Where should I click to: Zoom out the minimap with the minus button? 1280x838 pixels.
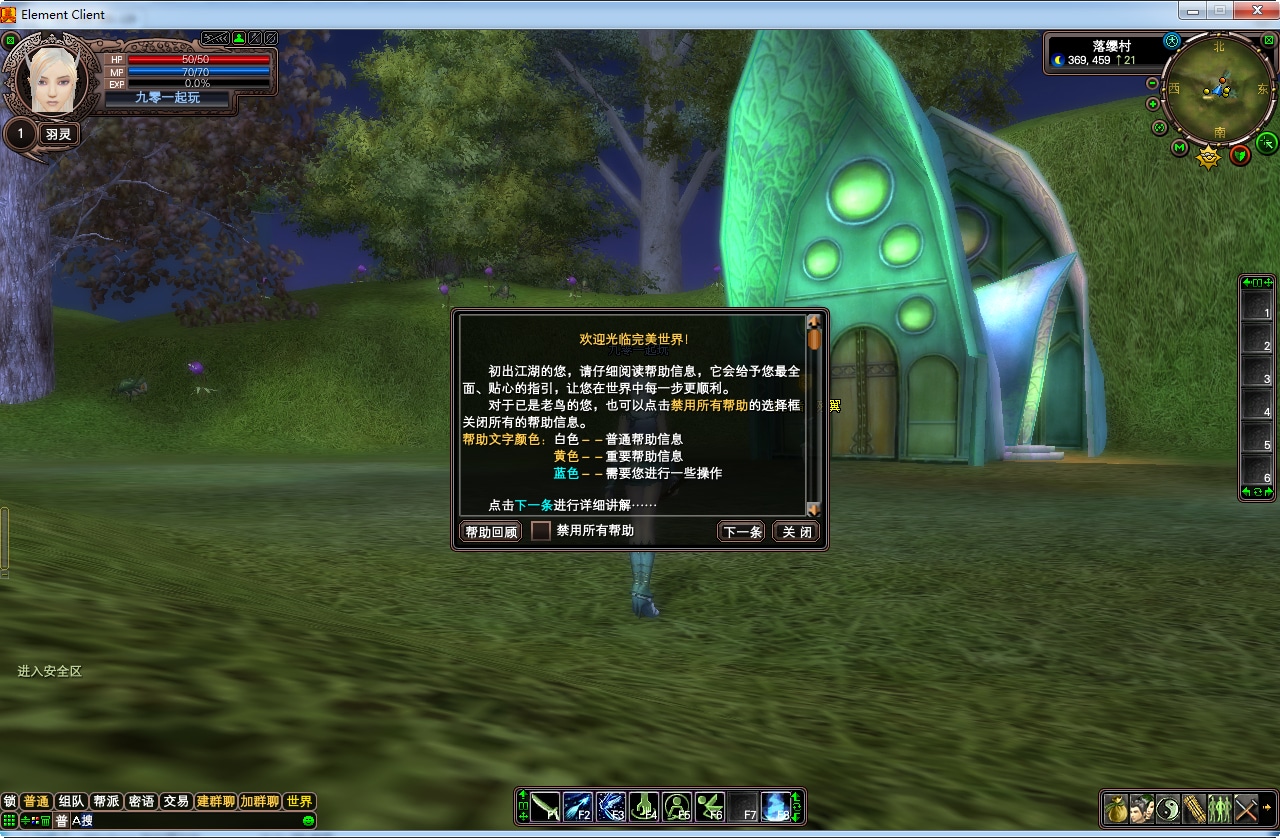click(1153, 84)
